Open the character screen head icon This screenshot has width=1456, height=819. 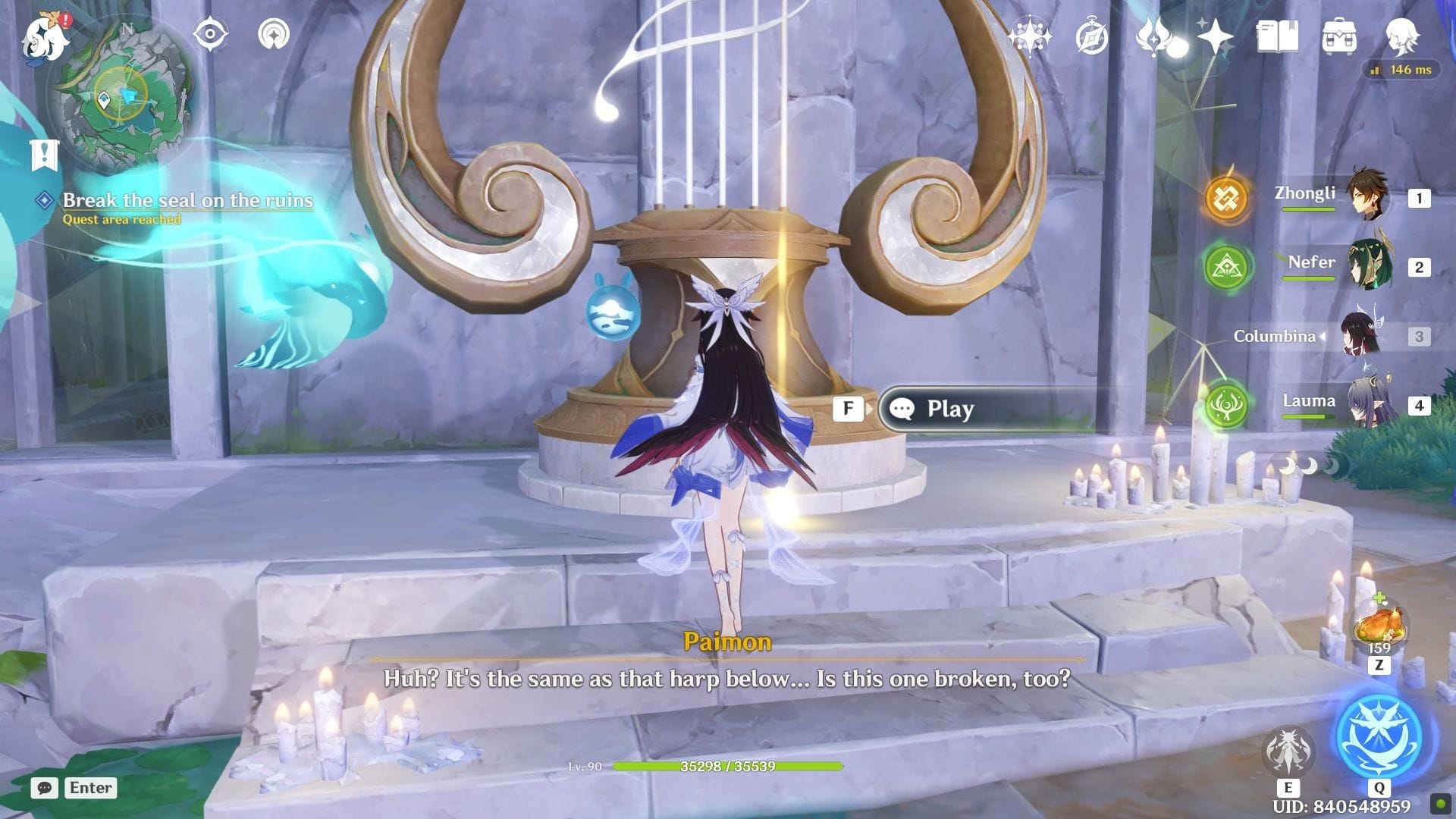click(1401, 36)
